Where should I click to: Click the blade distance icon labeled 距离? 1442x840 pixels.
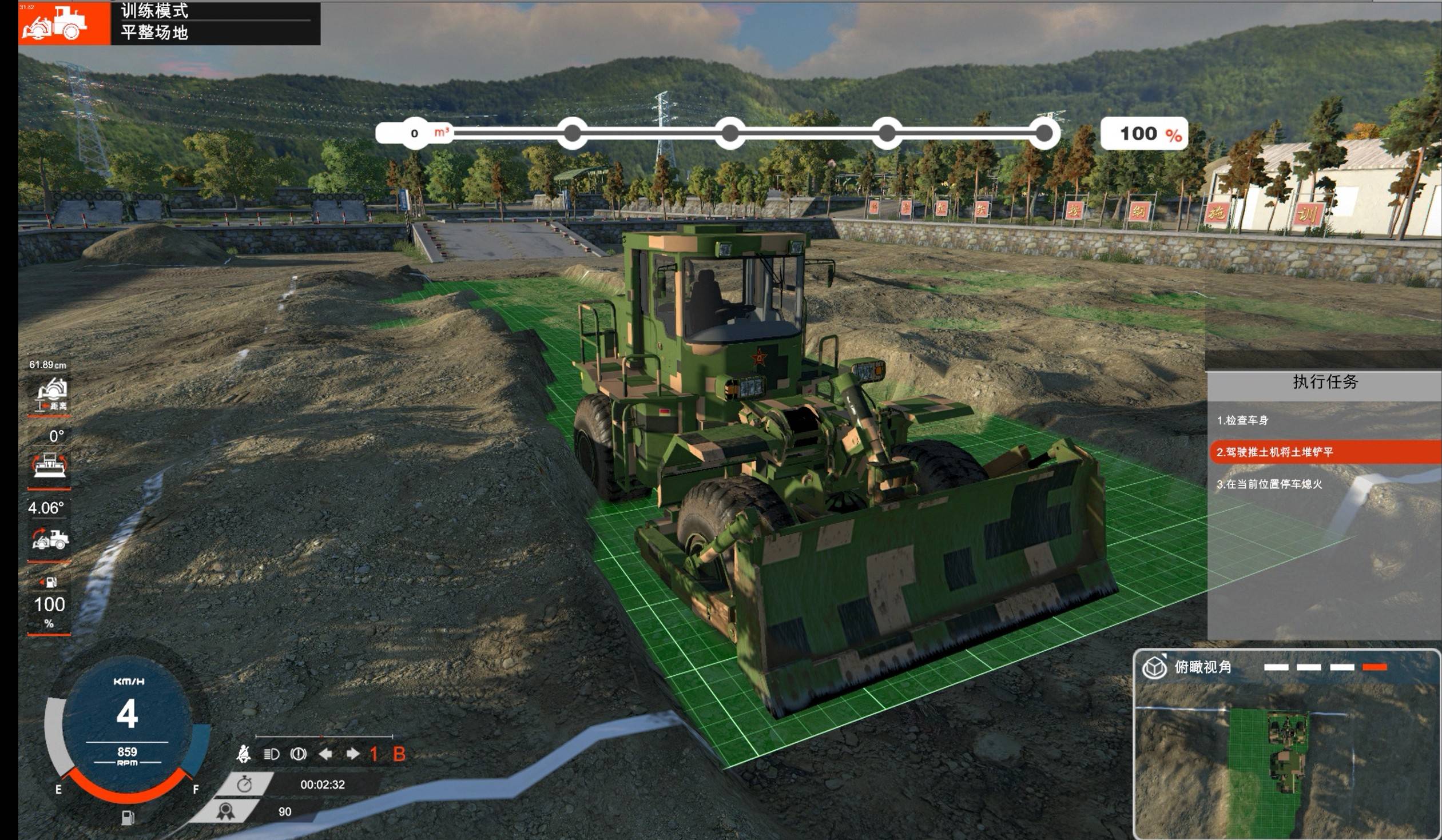coord(51,395)
